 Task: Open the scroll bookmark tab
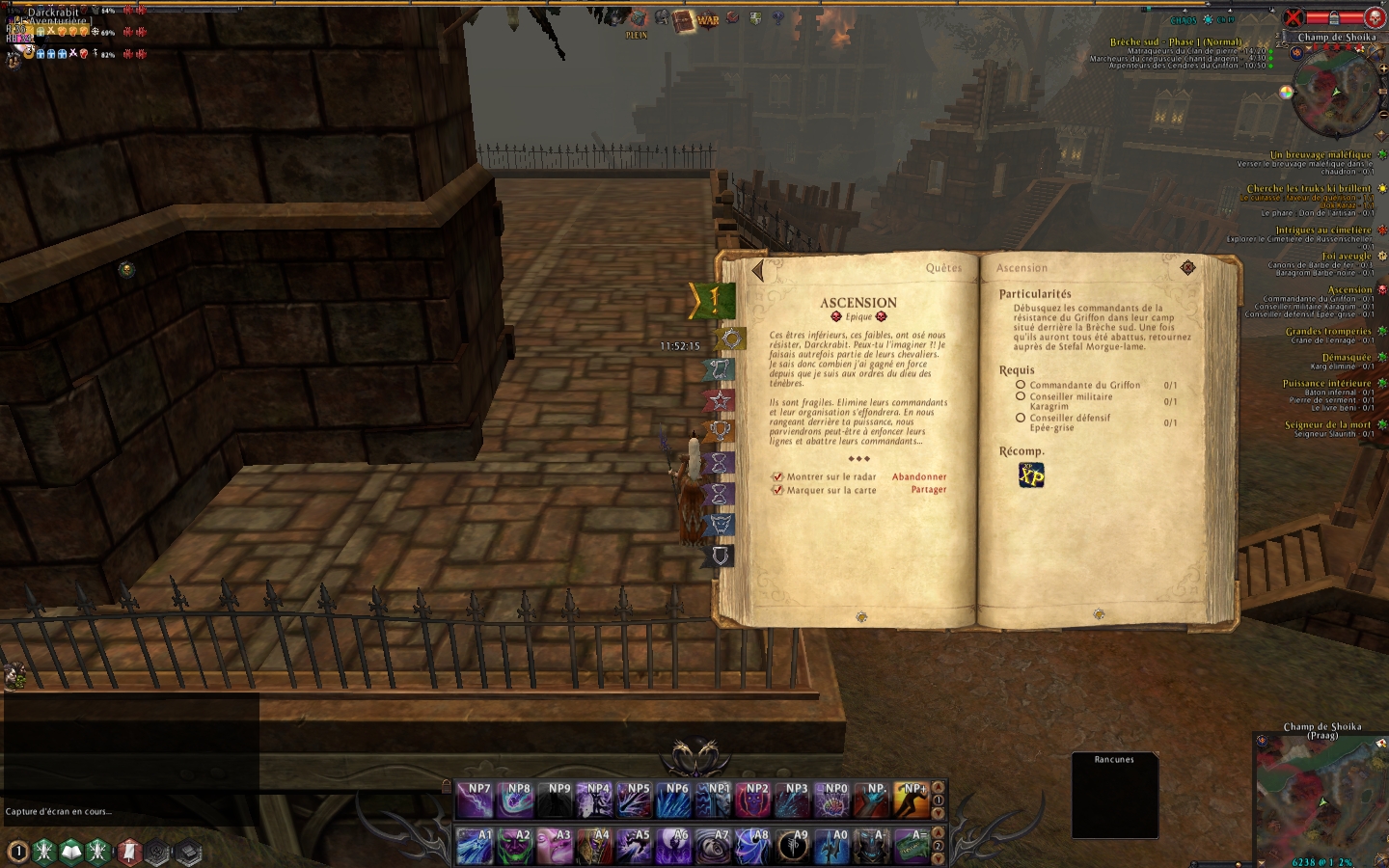tap(720, 369)
